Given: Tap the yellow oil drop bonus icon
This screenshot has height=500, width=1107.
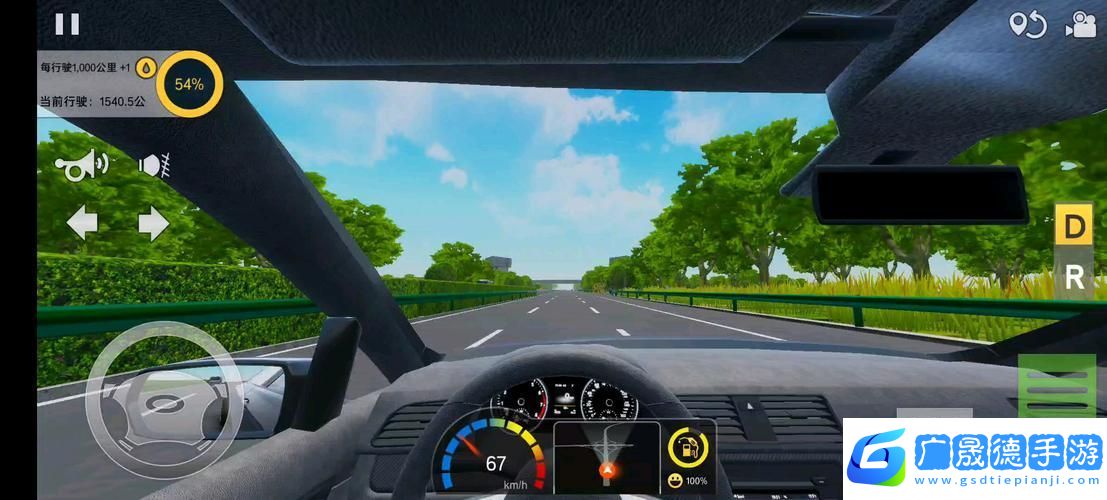Looking at the screenshot, I should point(146,67).
